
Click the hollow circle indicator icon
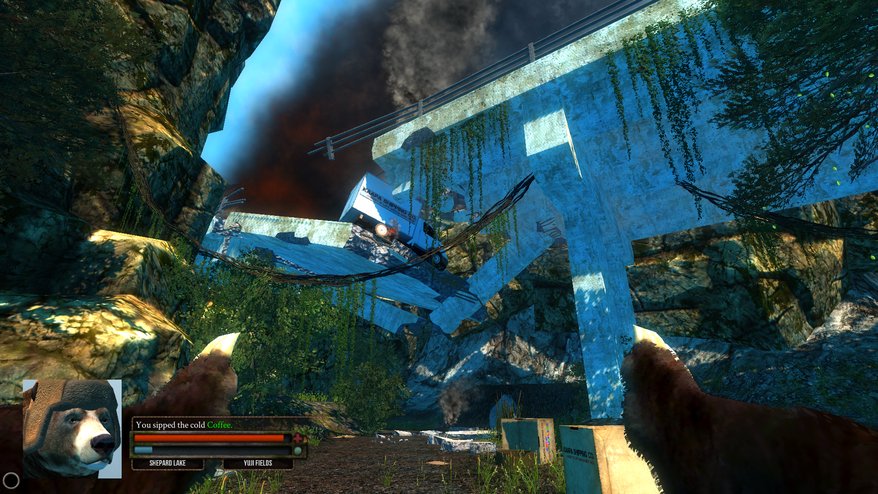click(x=11, y=480)
